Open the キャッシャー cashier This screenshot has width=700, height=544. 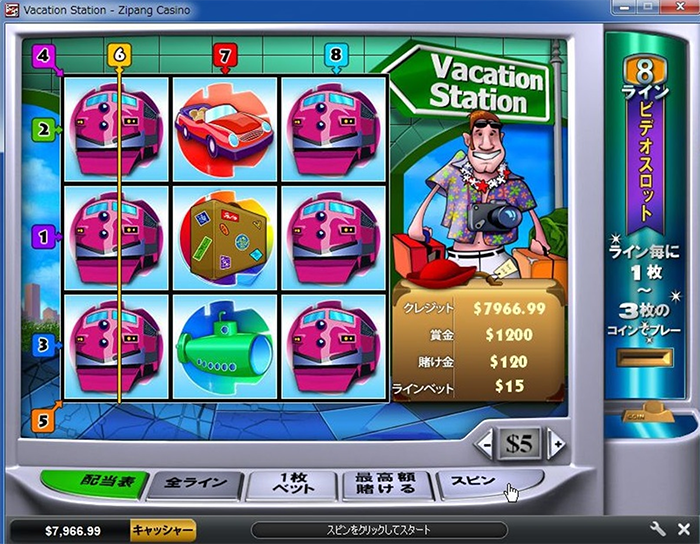point(163,530)
